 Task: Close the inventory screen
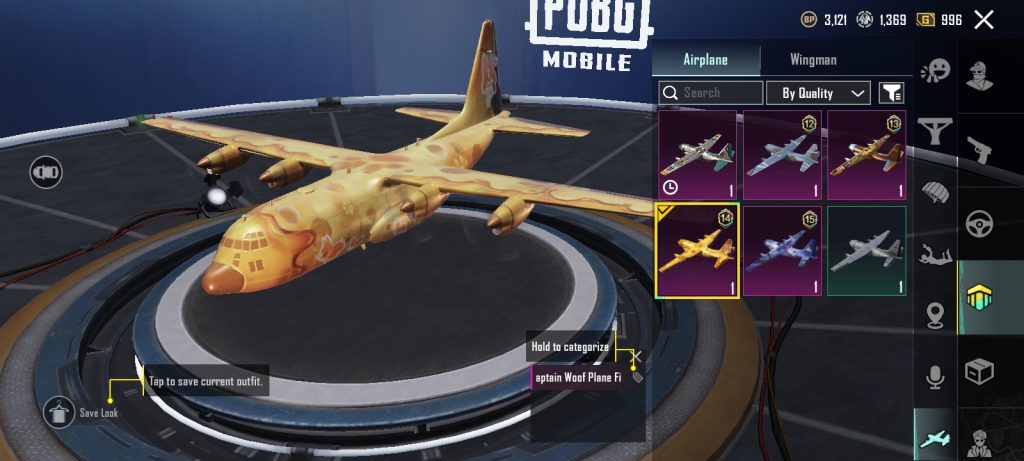pos(984,20)
